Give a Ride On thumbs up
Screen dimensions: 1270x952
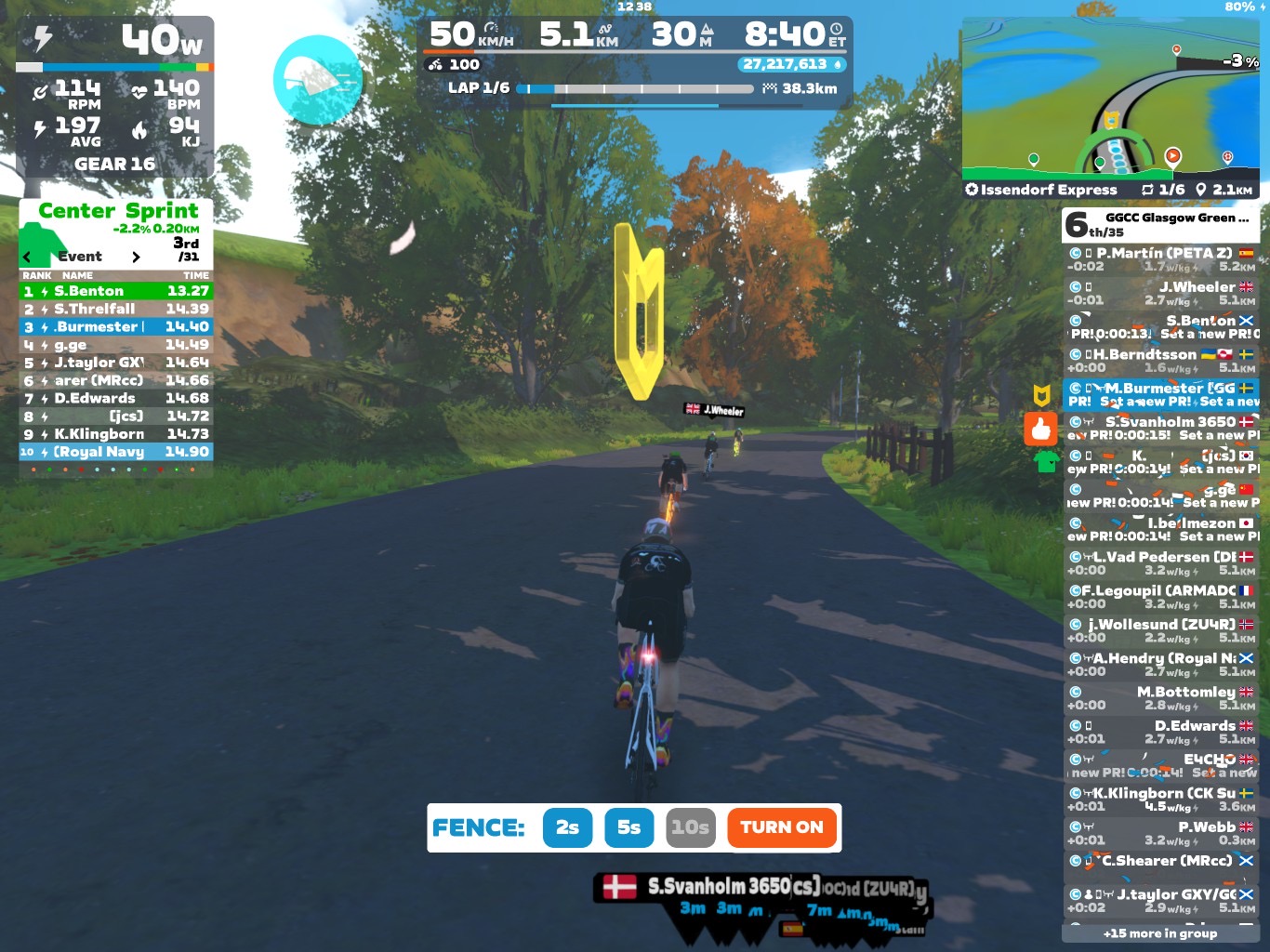1041,429
